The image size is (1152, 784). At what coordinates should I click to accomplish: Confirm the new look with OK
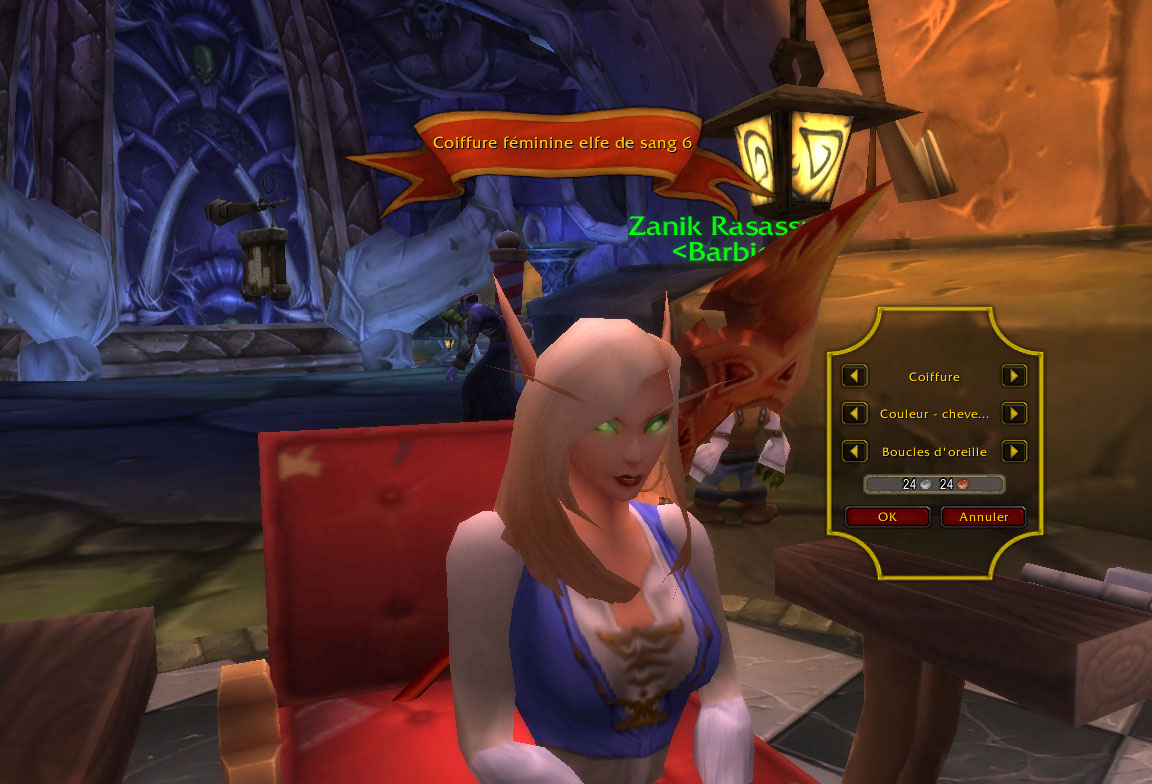click(x=887, y=517)
